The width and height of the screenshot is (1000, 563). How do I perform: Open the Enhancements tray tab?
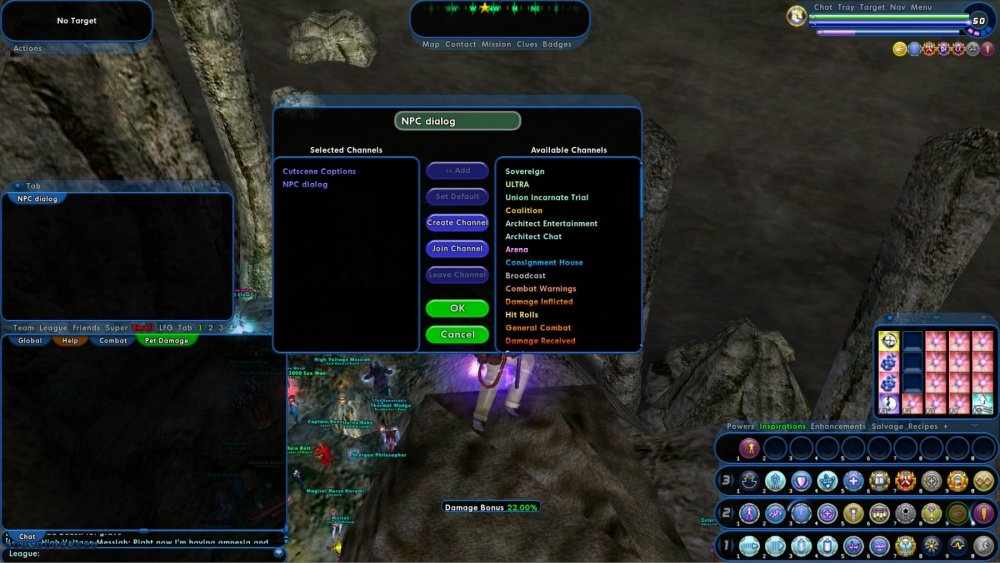(x=838, y=427)
